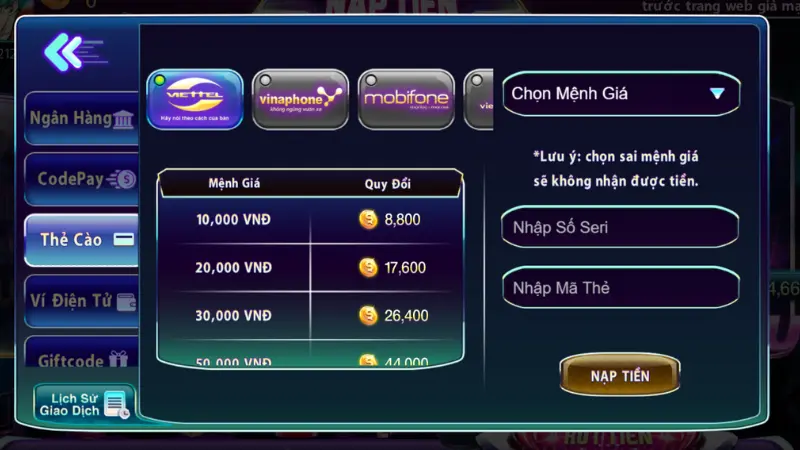Viewport: 800px width, 450px height.
Task: Open the Ngân Hàng deposit tab
Action: (82, 119)
